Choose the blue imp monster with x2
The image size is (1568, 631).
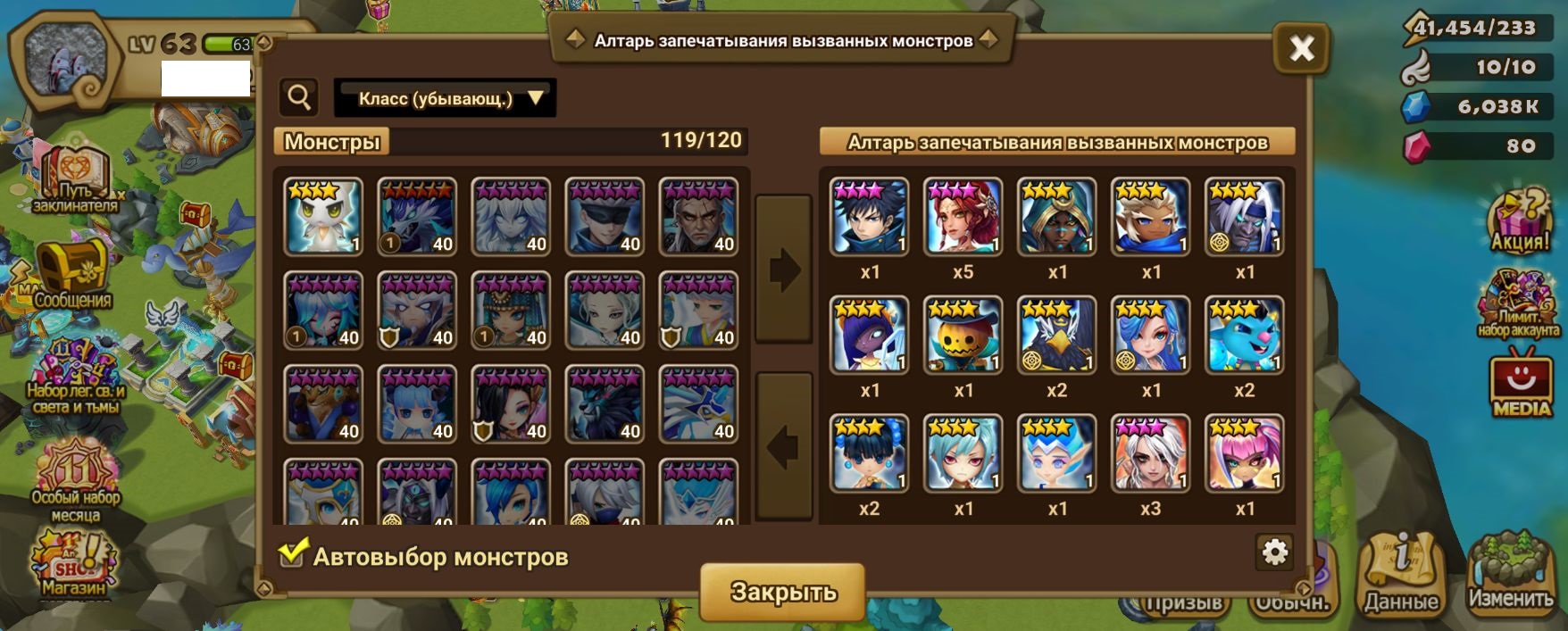tap(1244, 335)
